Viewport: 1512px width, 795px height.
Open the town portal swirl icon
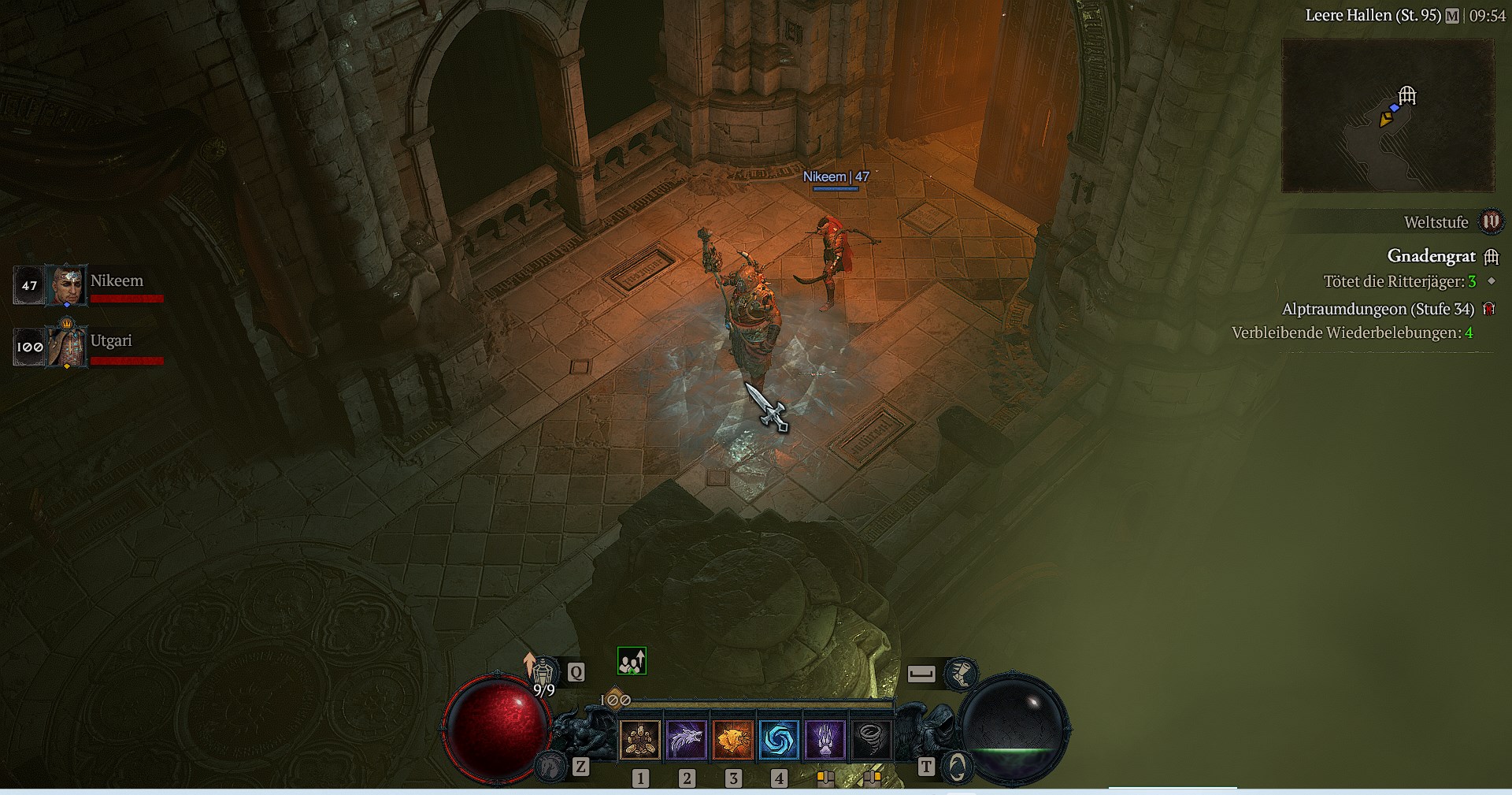pyautogui.click(x=956, y=766)
